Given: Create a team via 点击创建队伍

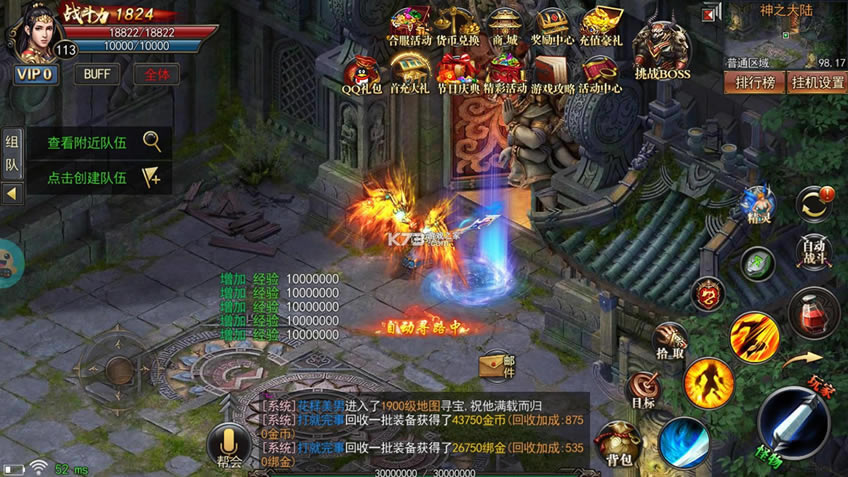Looking at the screenshot, I should [98, 177].
